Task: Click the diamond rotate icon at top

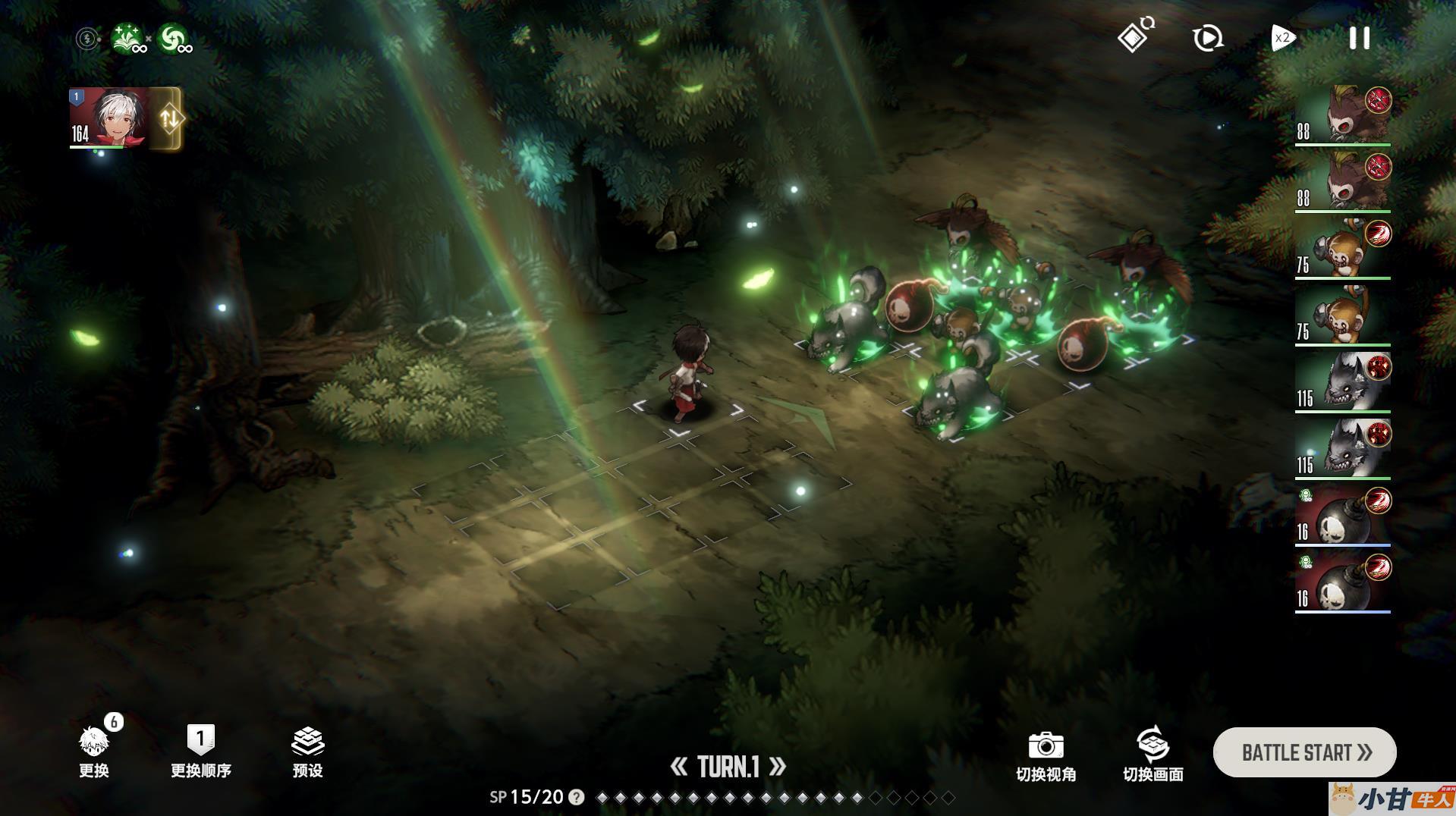Action: pyautogui.click(x=1134, y=36)
